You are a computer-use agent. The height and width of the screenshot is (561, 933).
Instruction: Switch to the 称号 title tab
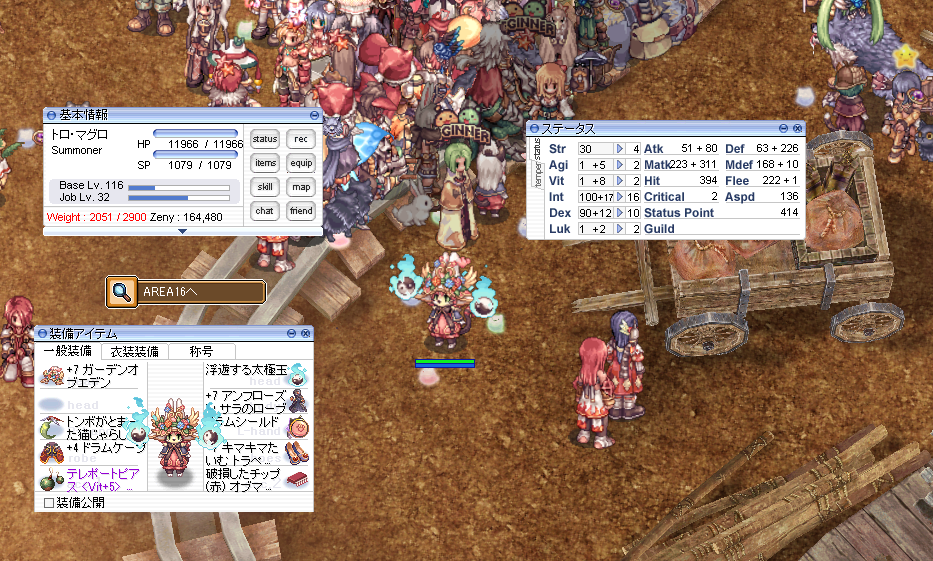pos(201,351)
